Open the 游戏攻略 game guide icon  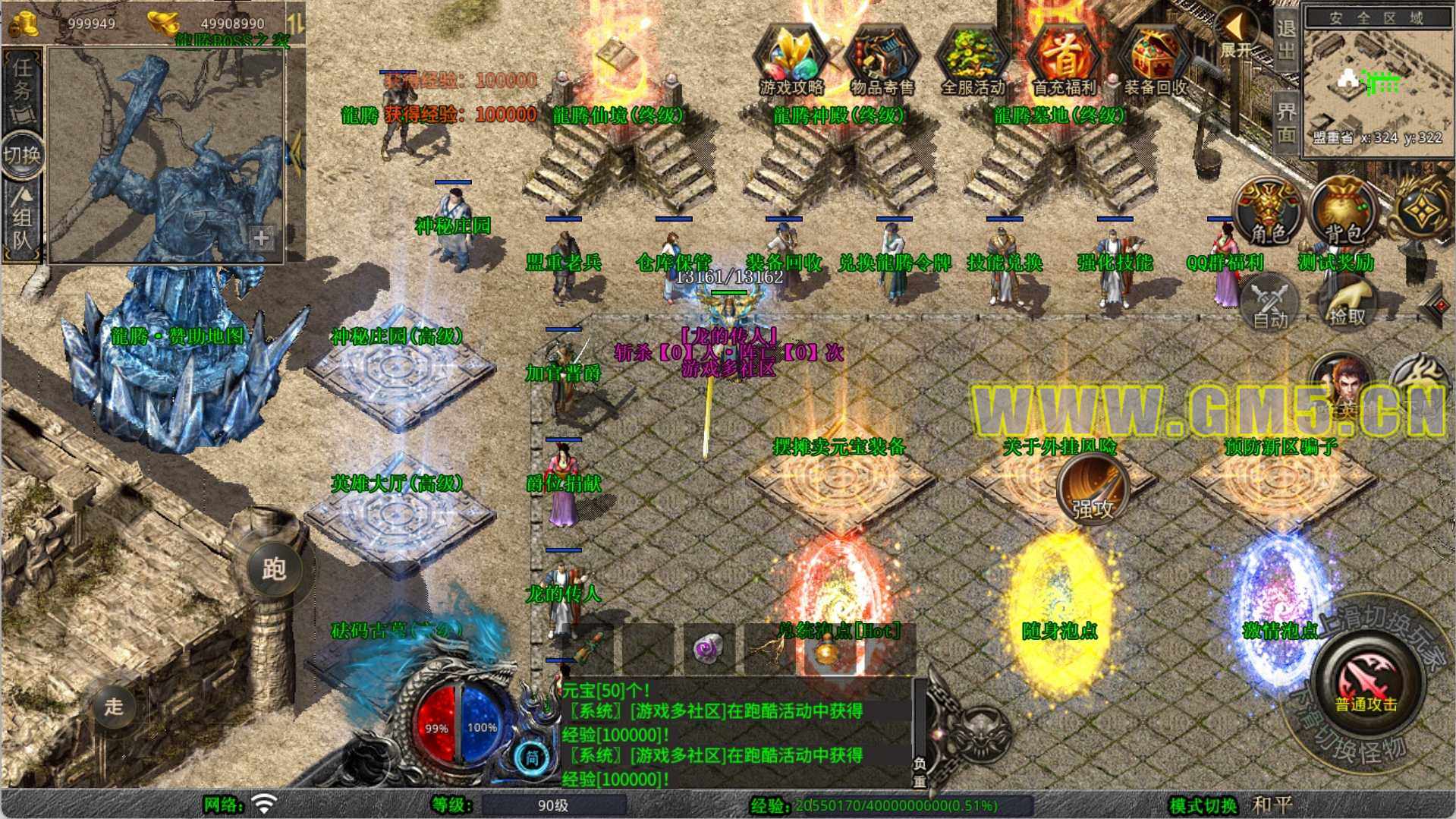[791, 61]
